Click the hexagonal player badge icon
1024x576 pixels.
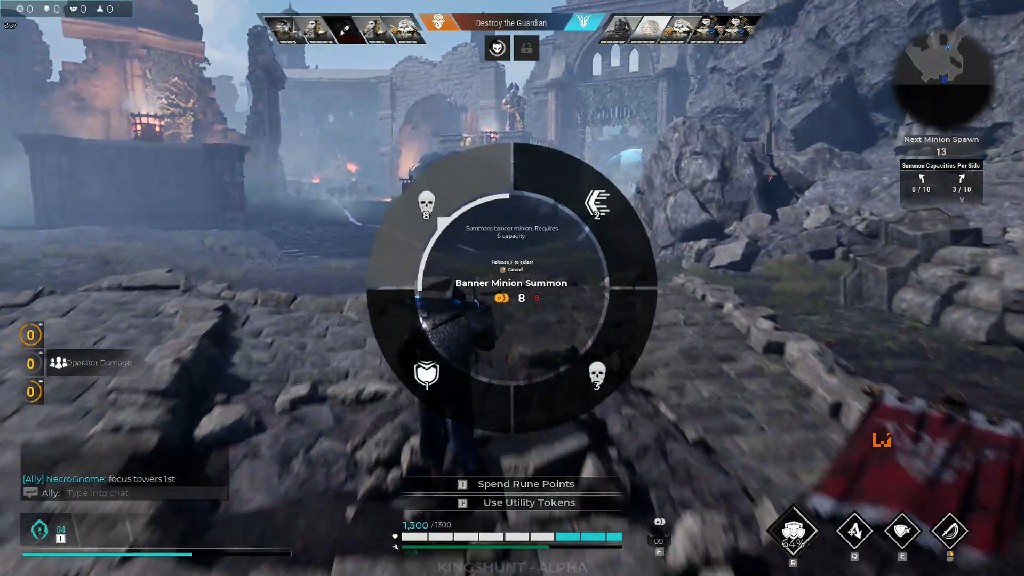[38, 530]
